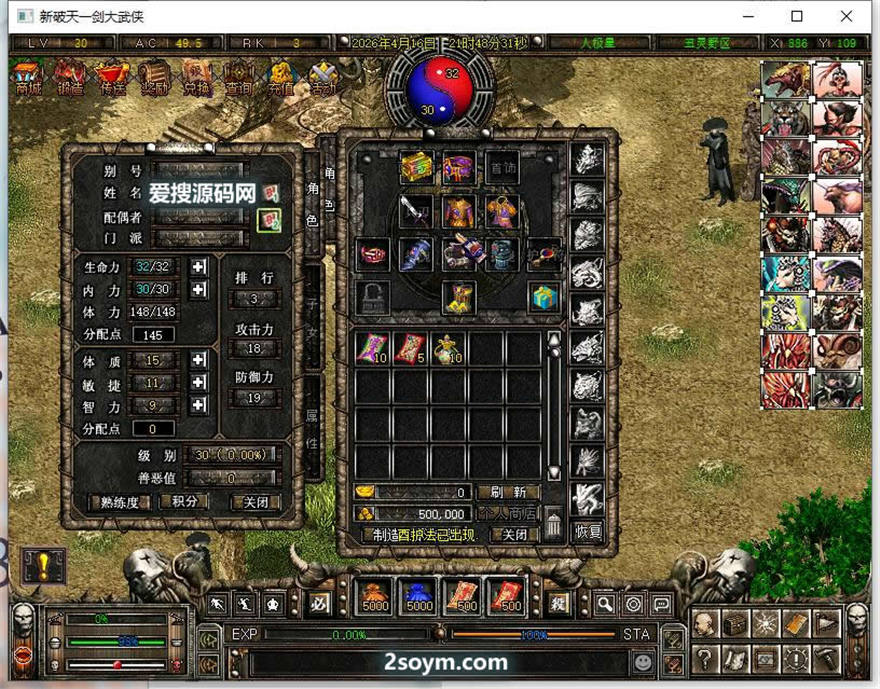This screenshot has height=689, width=880.
Task: Open the 锻造 forging menu
Action: tap(69, 78)
